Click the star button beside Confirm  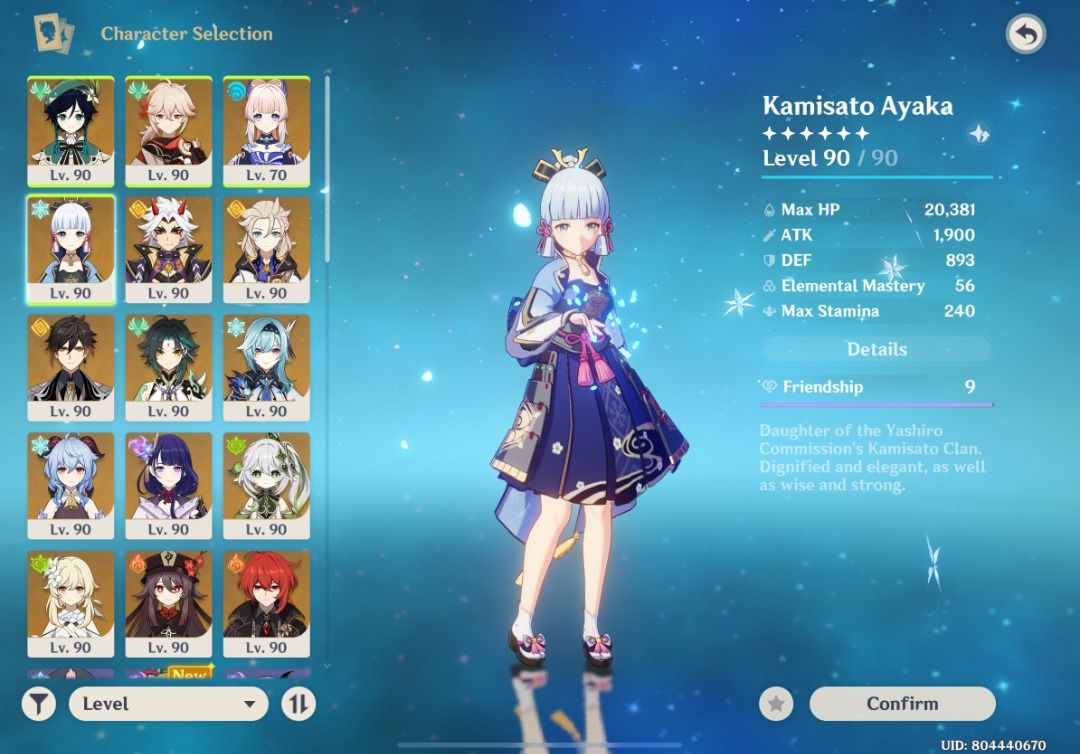775,703
